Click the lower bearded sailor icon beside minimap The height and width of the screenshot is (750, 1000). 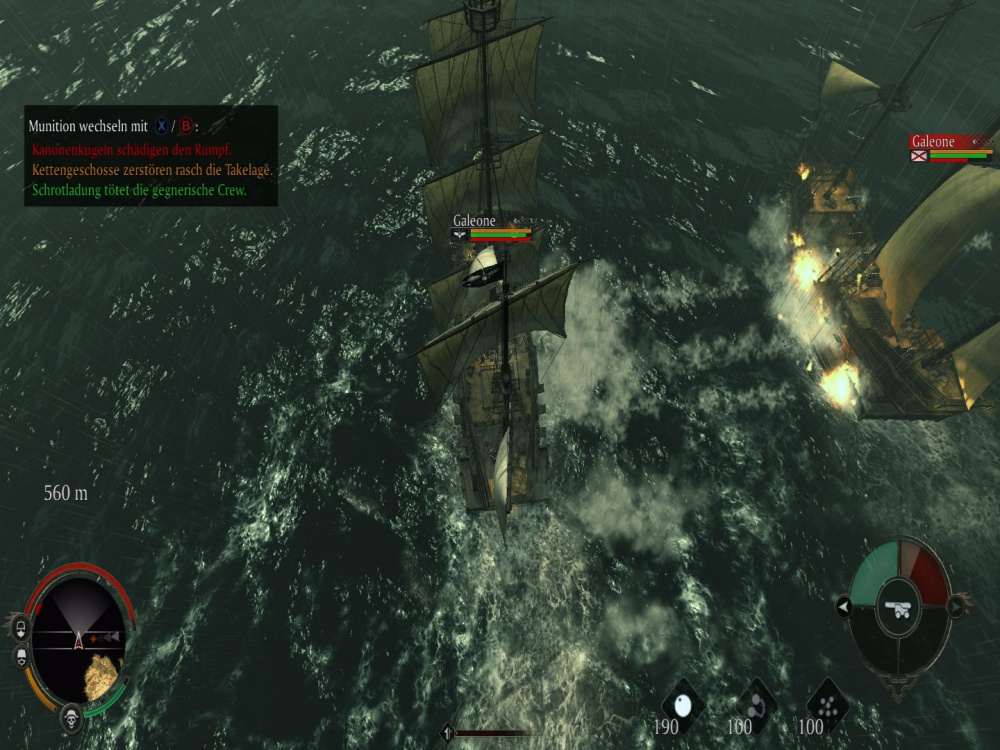point(19,657)
